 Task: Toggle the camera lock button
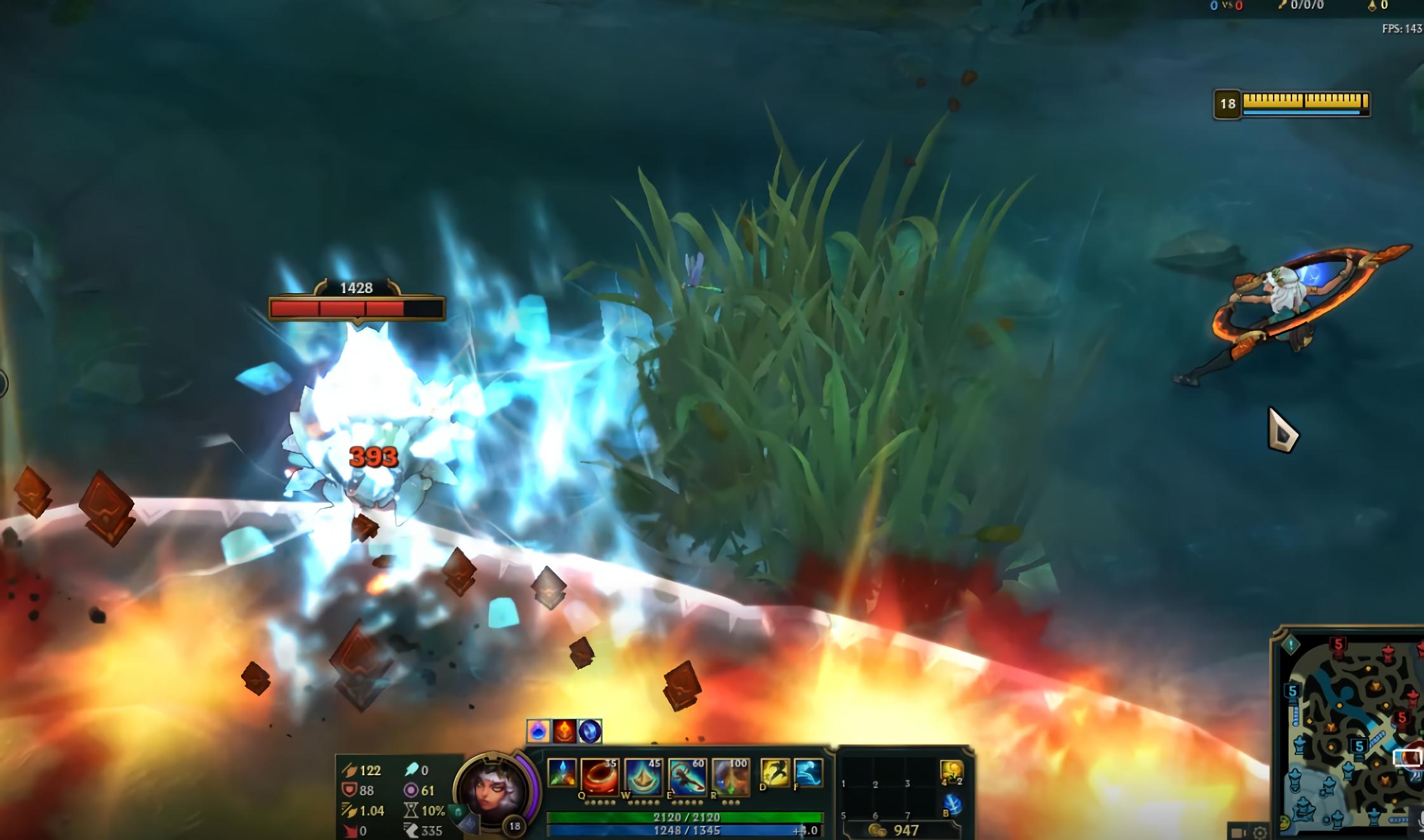coord(1237,832)
